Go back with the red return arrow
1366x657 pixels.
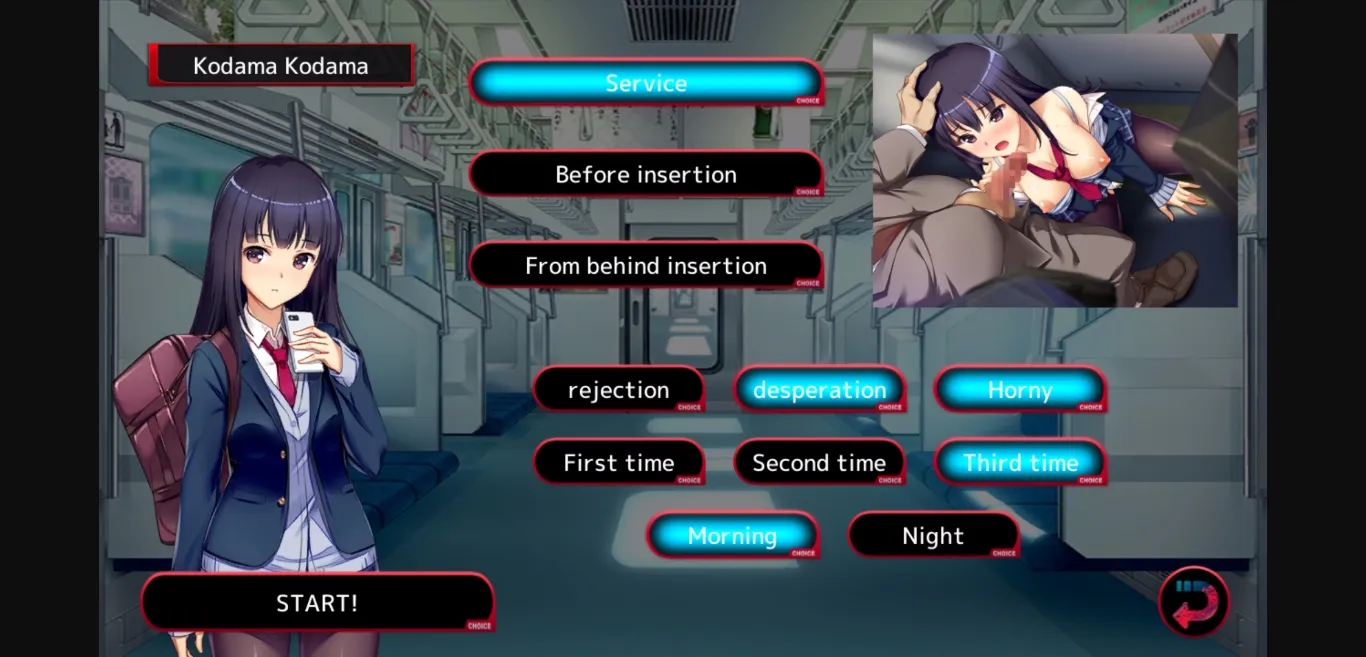pos(1194,603)
